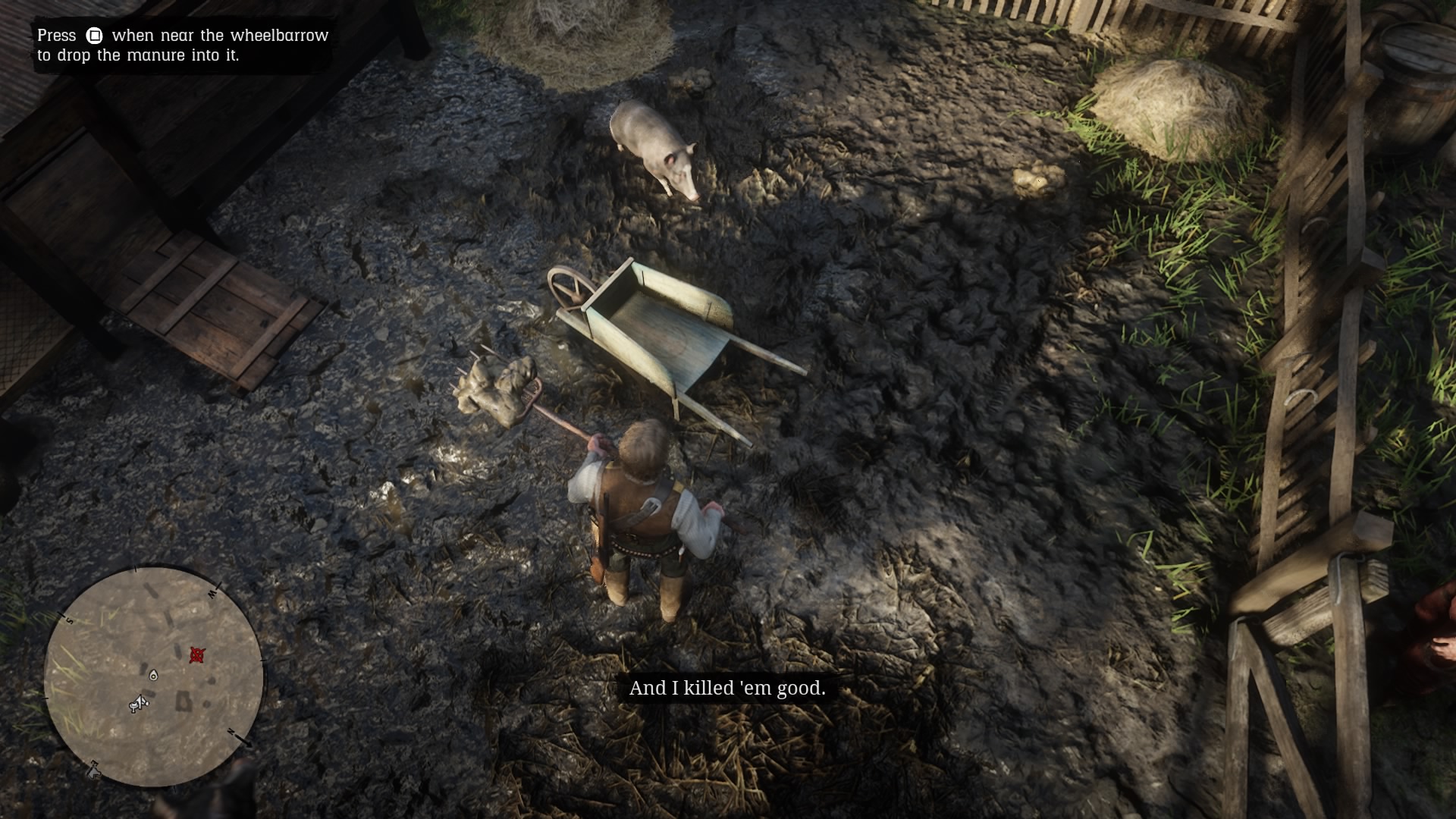Click the S compass letter on the minimap
Image resolution: width=1456 pixels, height=819 pixels.
[70, 620]
